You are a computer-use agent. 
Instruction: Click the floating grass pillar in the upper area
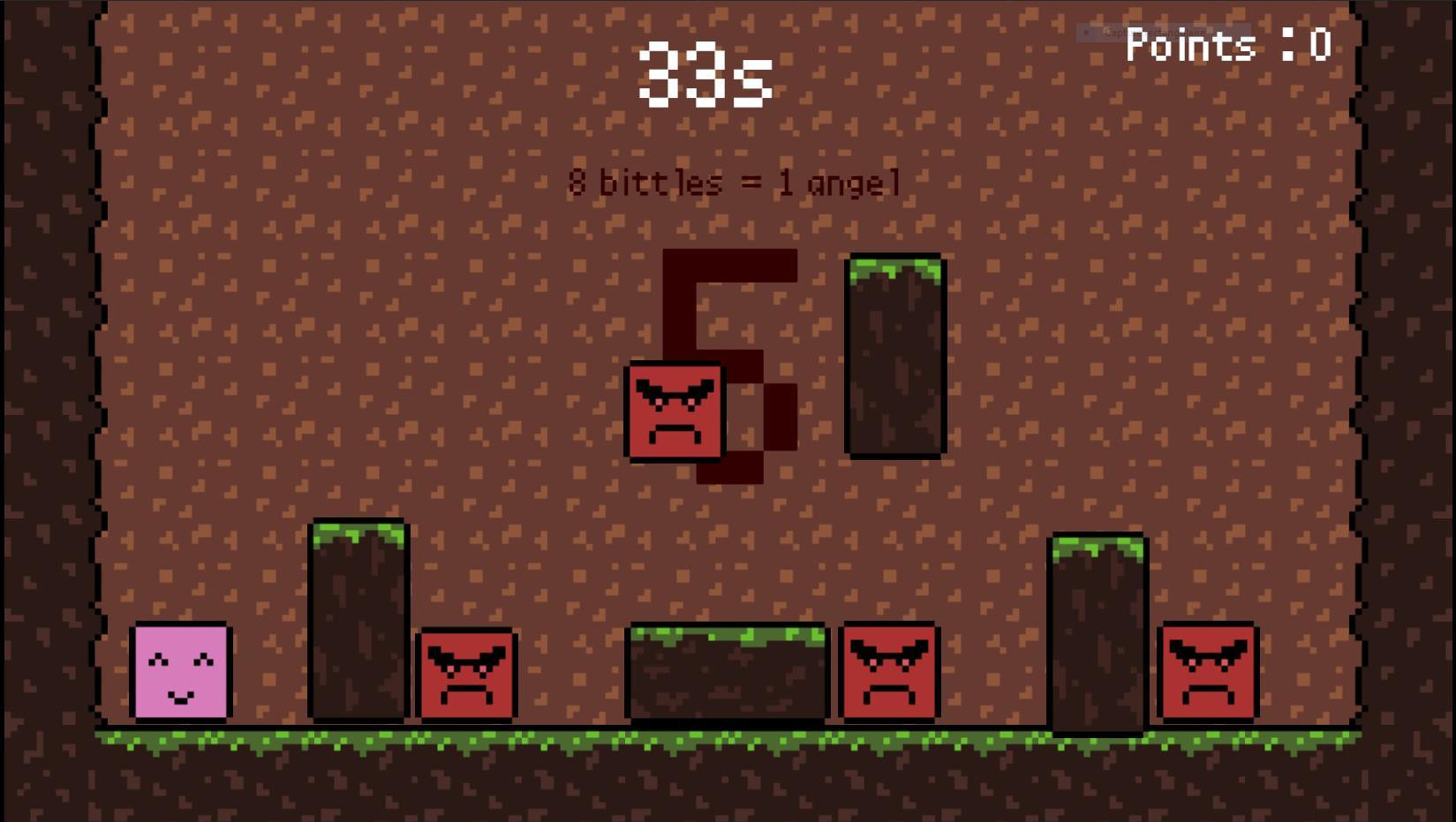(x=894, y=353)
